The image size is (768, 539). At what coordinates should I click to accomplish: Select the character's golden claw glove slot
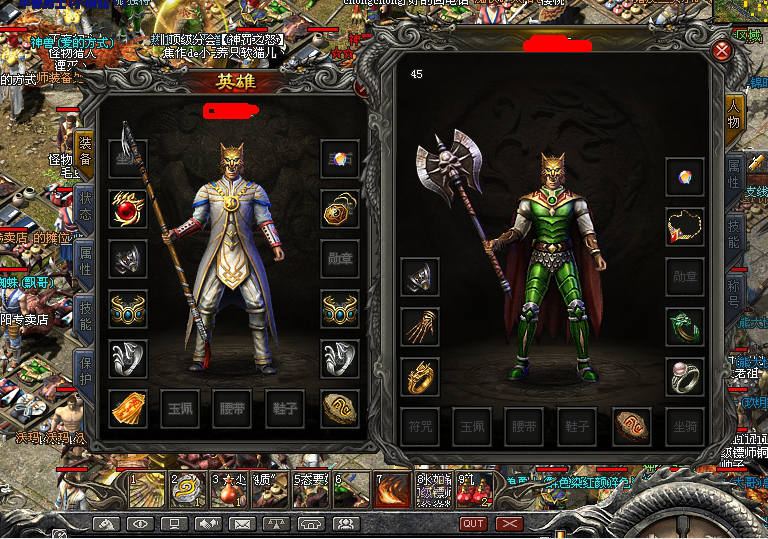(x=420, y=326)
